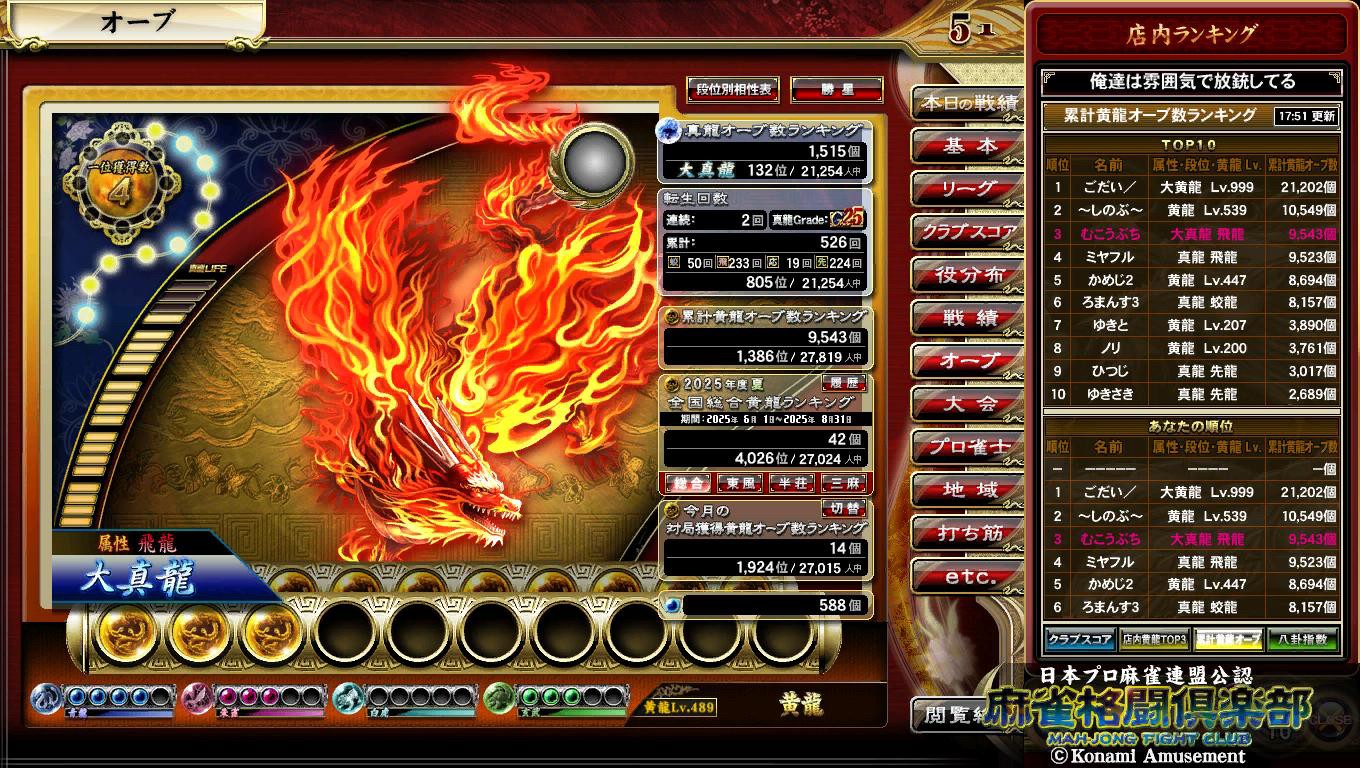The height and width of the screenshot is (768, 1360).
Task: Open the 段位別相性表 chart
Action: point(733,90)
